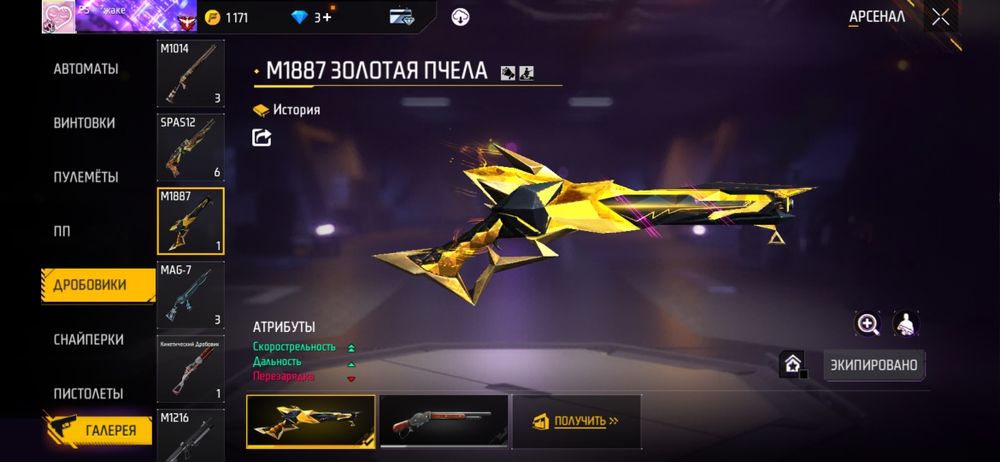
Task: Select the Кинетический Дробовик entry
Action: click(x=190, y=367)
